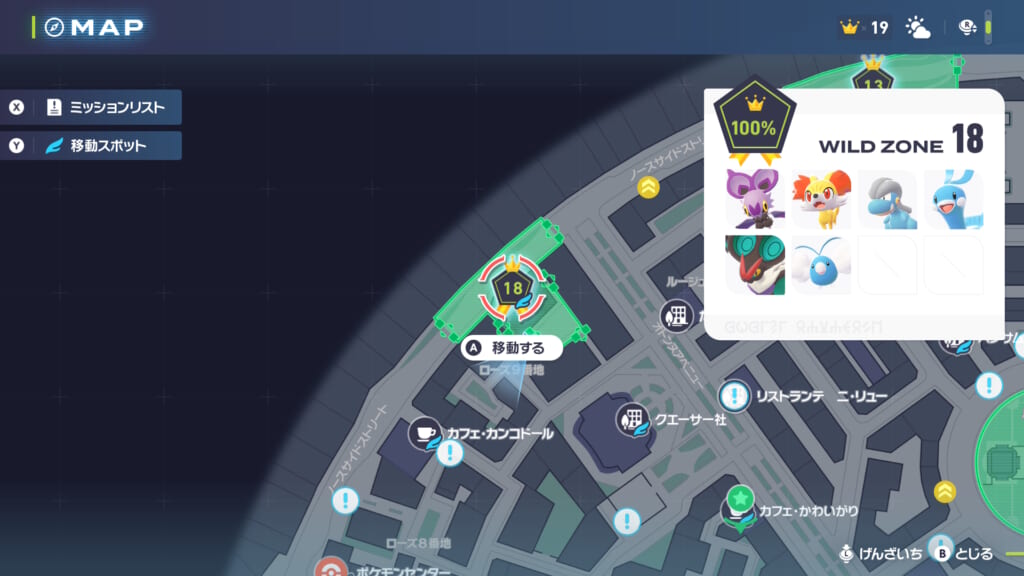The width and height of the screenshot is (1024, 576).
Task: Select the Wild Zone 13 map marker
Action: coord(873,82)
